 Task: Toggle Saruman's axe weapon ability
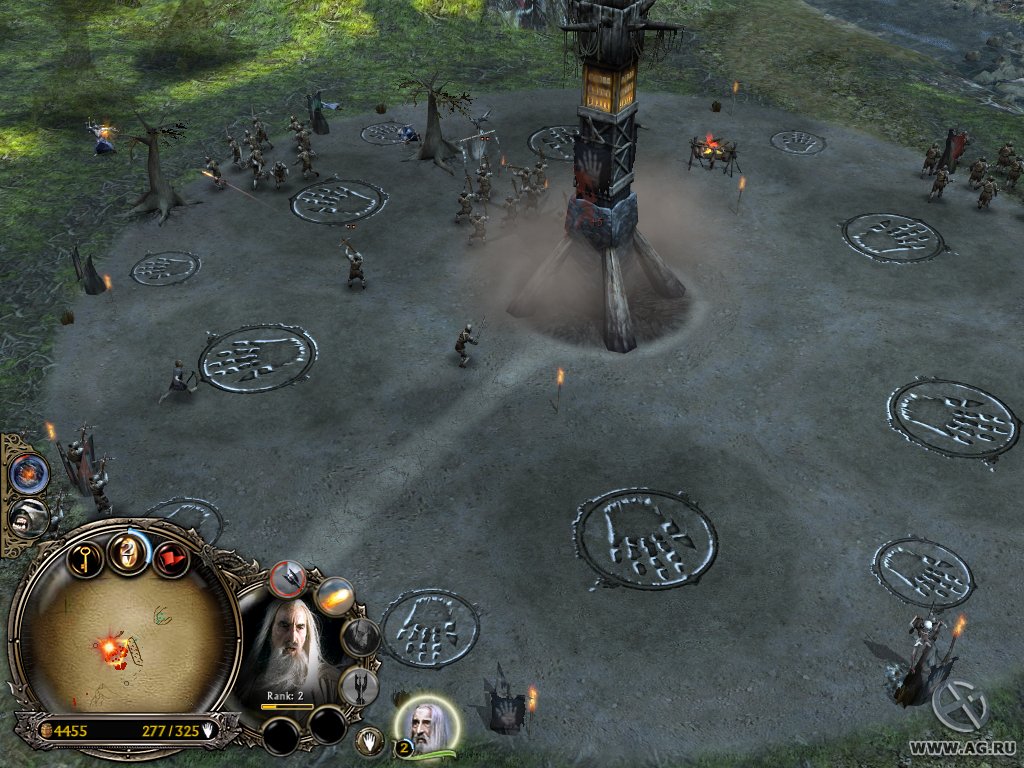click(289, 577)
